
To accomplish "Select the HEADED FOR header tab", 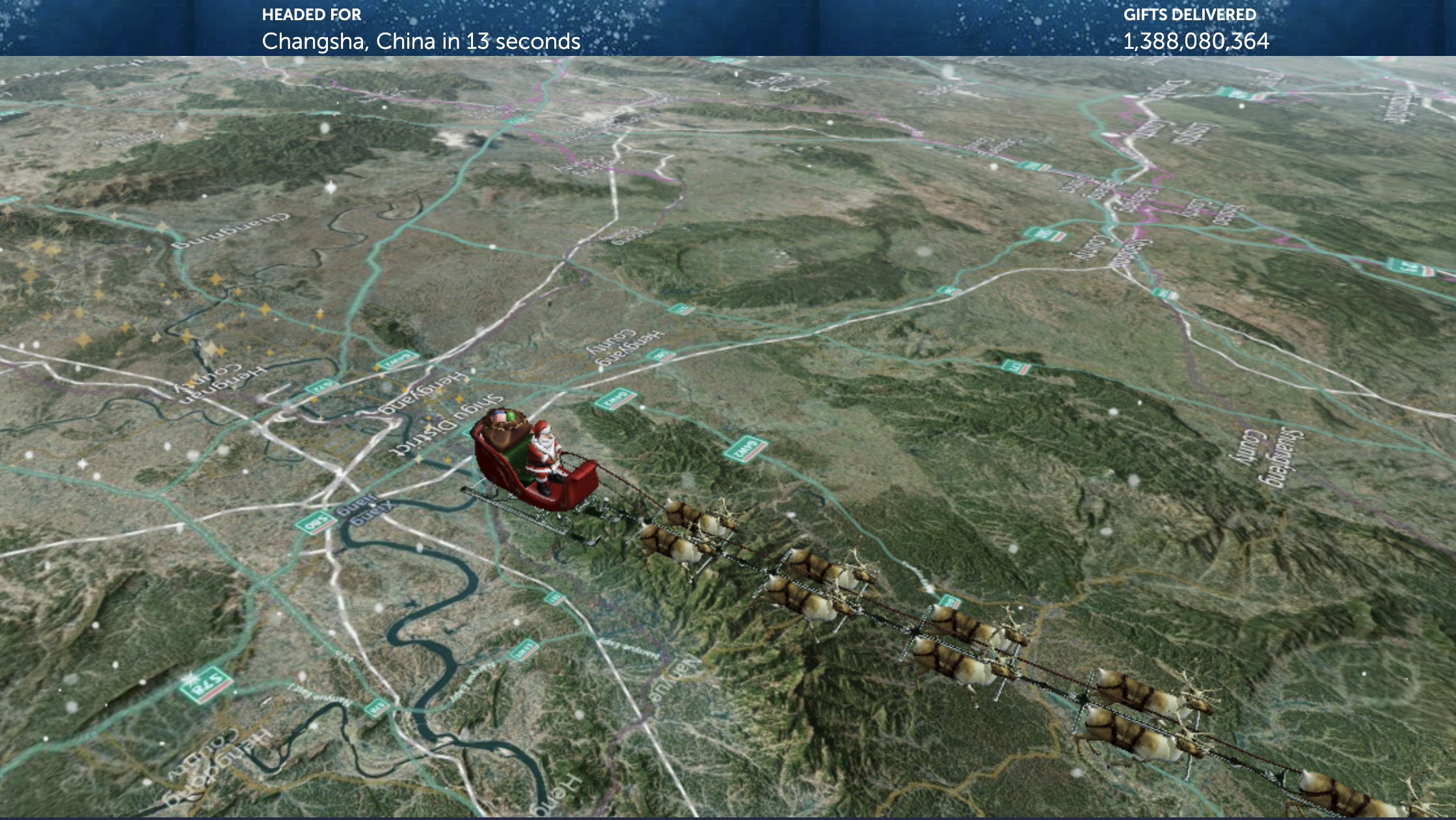I will (x=311, y=13).
